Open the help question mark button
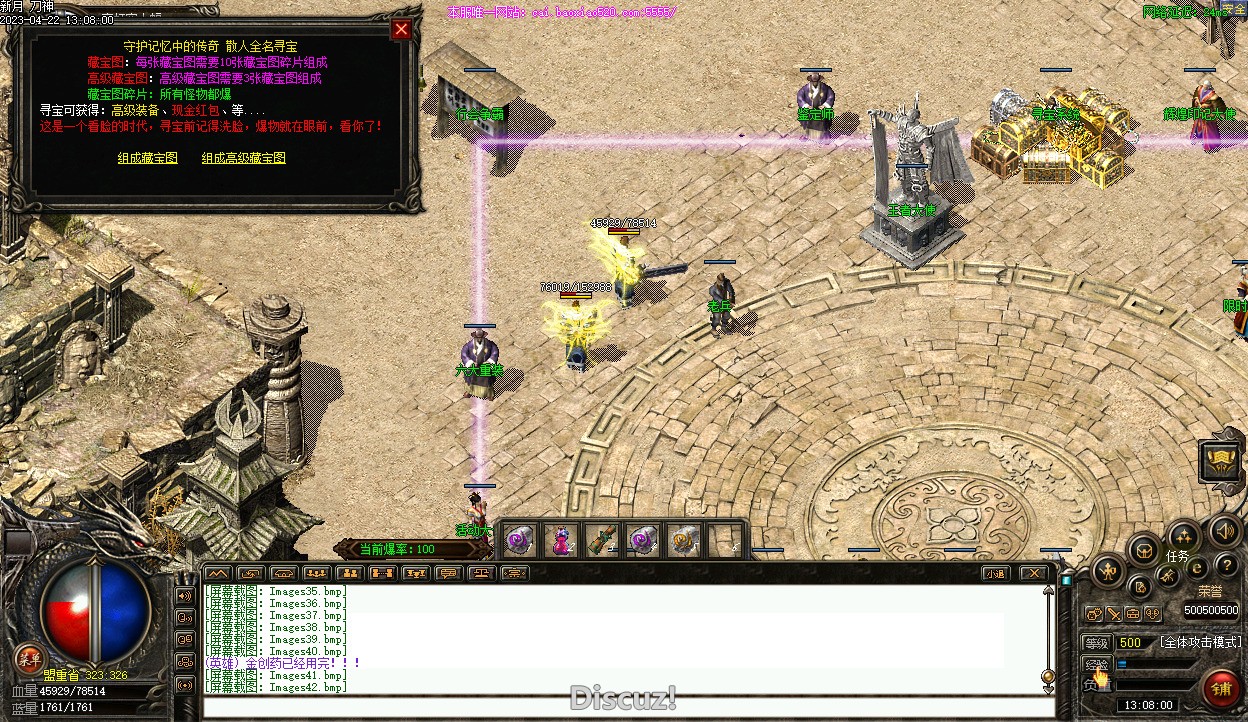Viewport: 1248px width, 722px height. pyautogui.click(x=1225, y=566)
